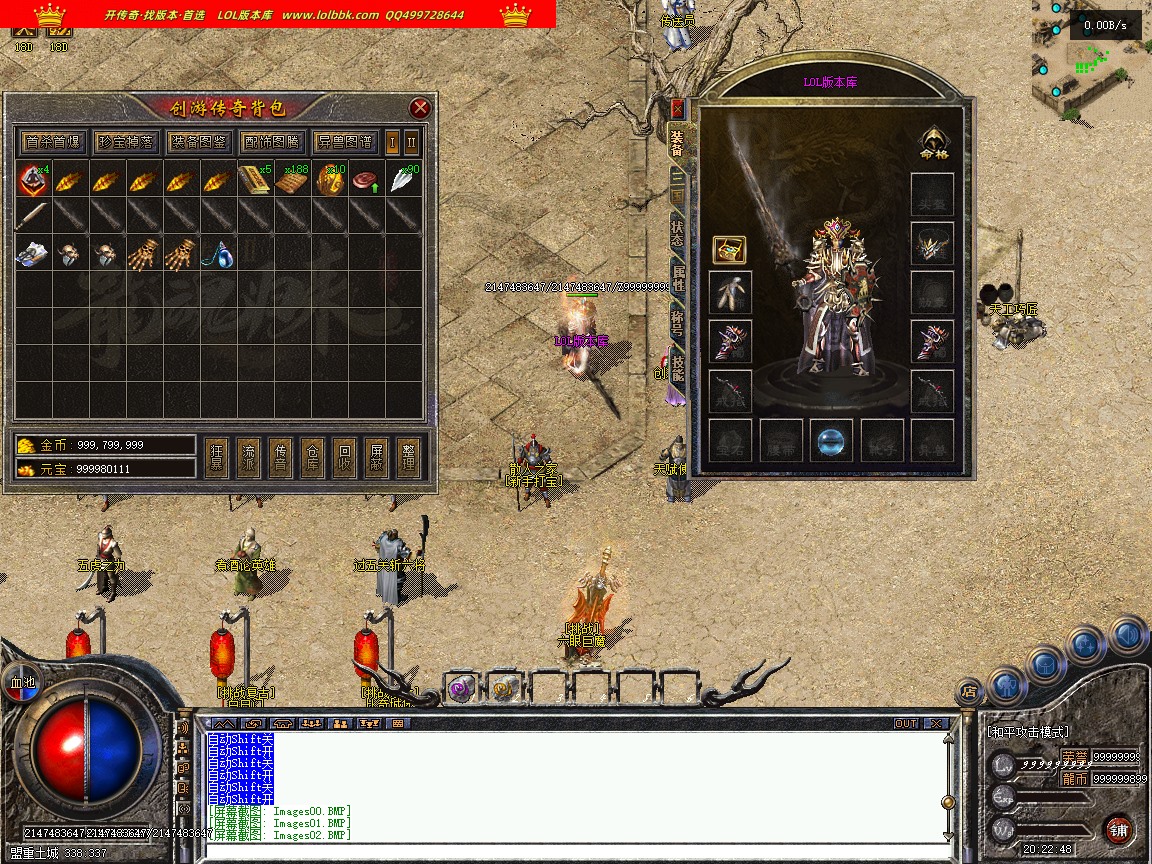Image resolution: width=1152 pixels, height=864 pixels.
Task: Activate the 狂暴 berserk button
Action: [216, 458]
